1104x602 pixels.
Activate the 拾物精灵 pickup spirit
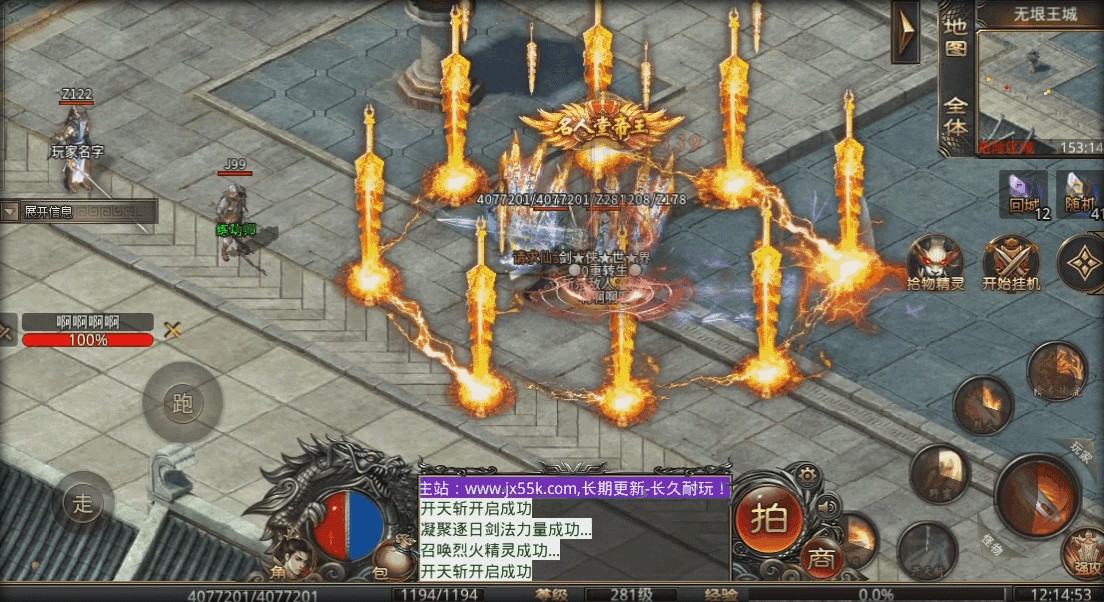(x=936, y=262)
